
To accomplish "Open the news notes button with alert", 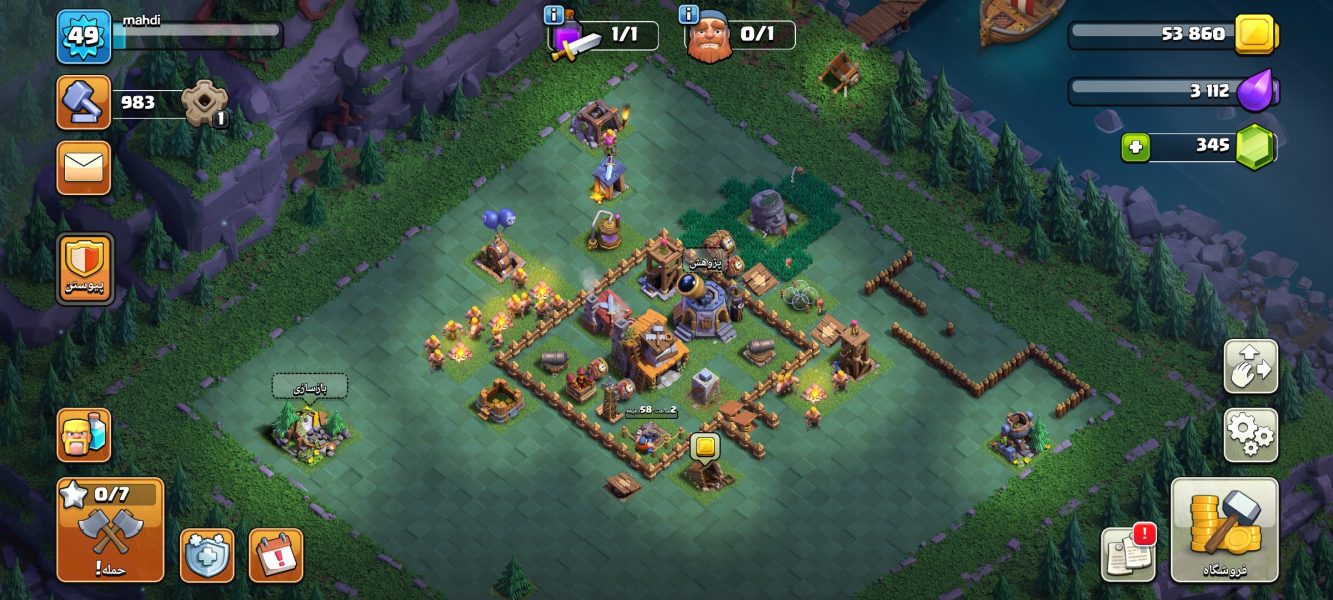I will click(1128, 553).
